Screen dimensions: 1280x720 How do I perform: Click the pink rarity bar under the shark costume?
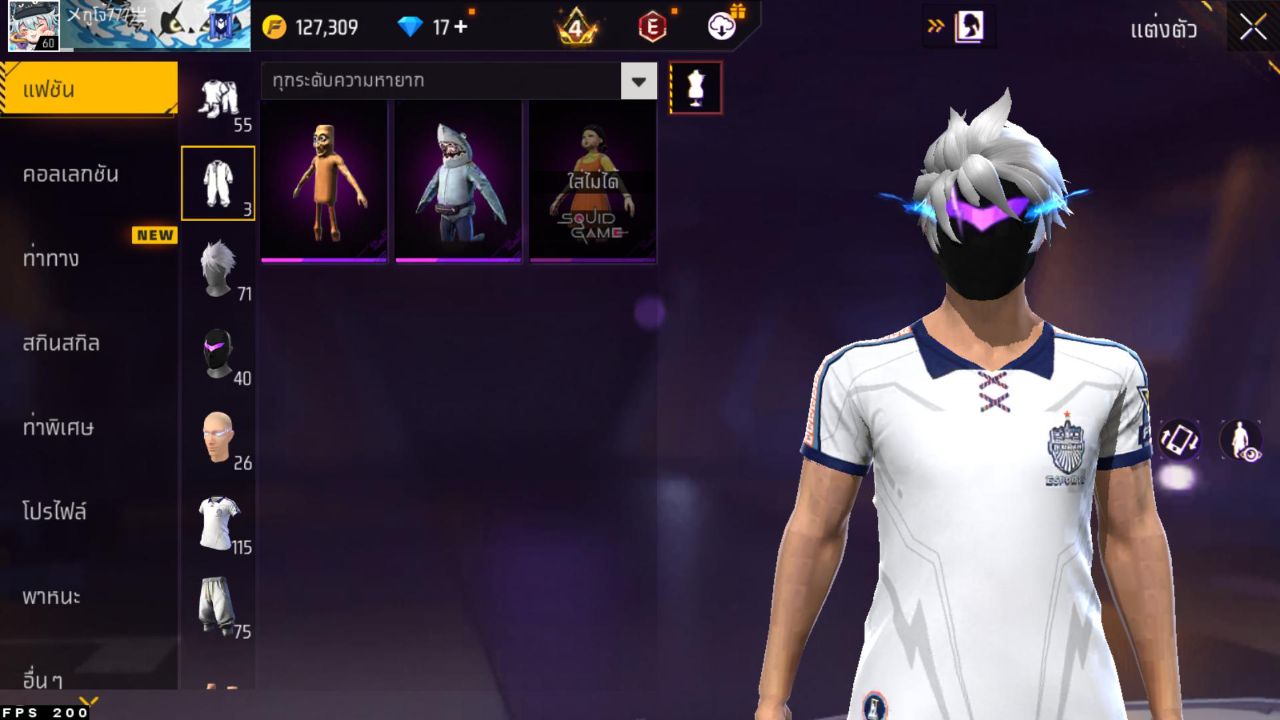pyautogui.click(x=455, y=259)
